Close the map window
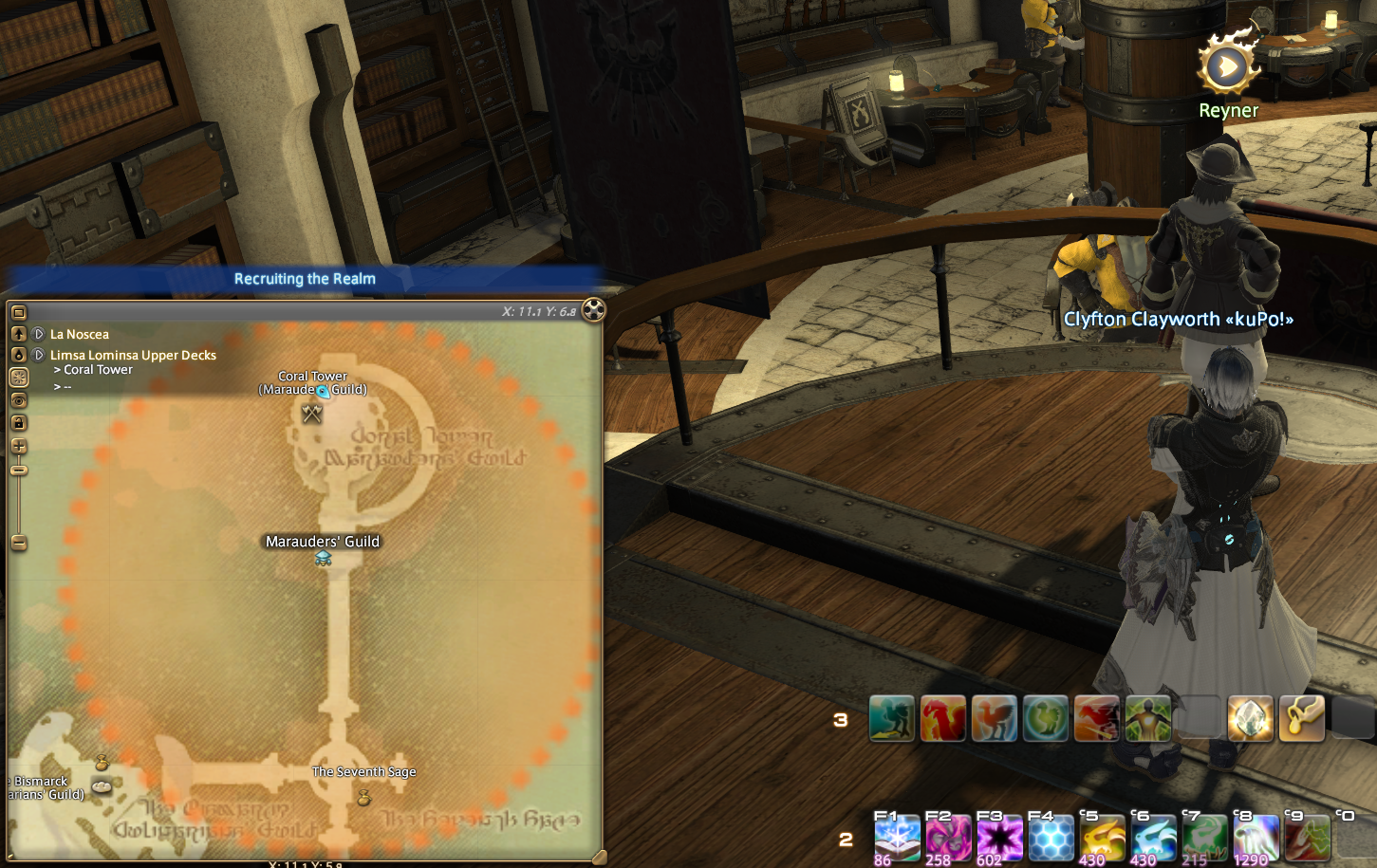Screen dimensions: 1377x868 click(x=593, y=310)
